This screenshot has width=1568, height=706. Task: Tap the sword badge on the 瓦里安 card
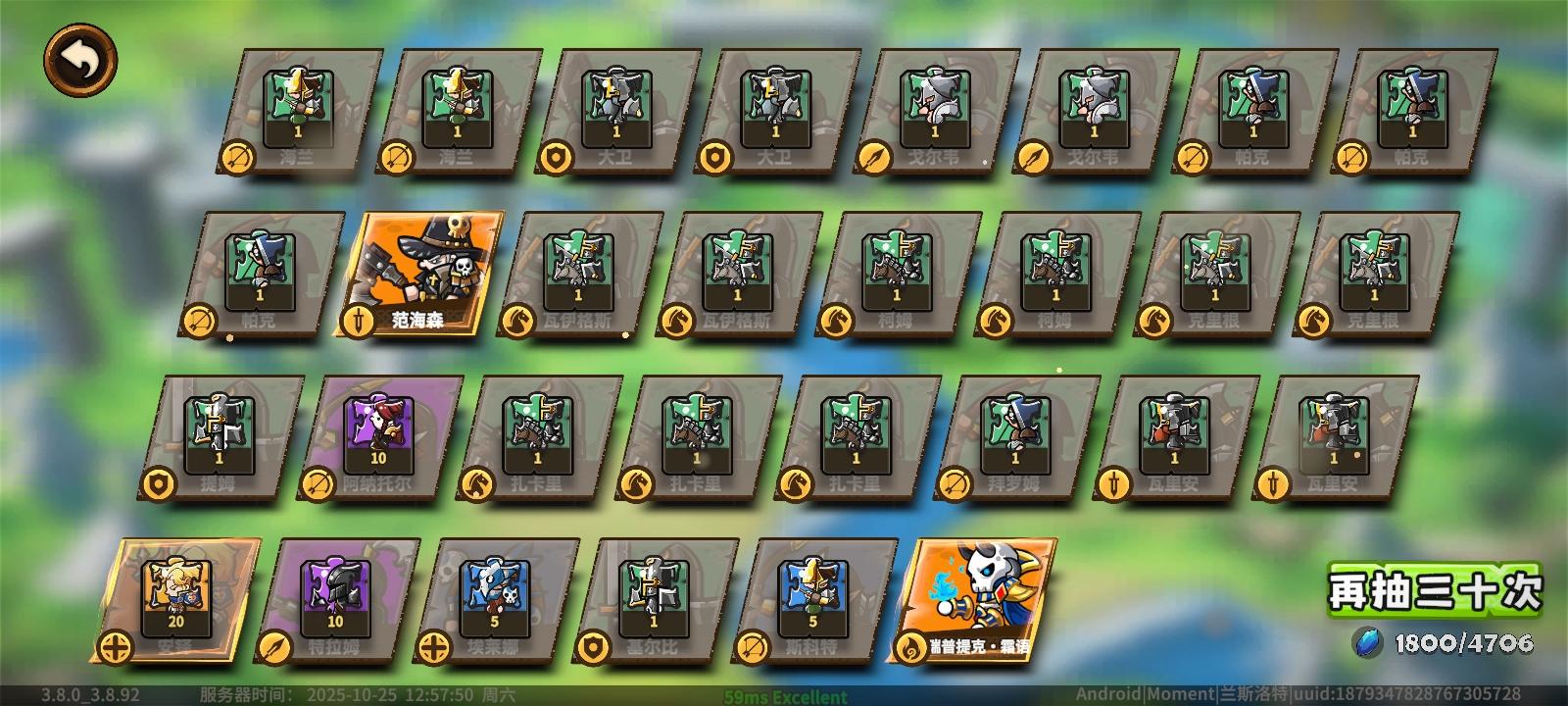click(x=1113, y=482)
